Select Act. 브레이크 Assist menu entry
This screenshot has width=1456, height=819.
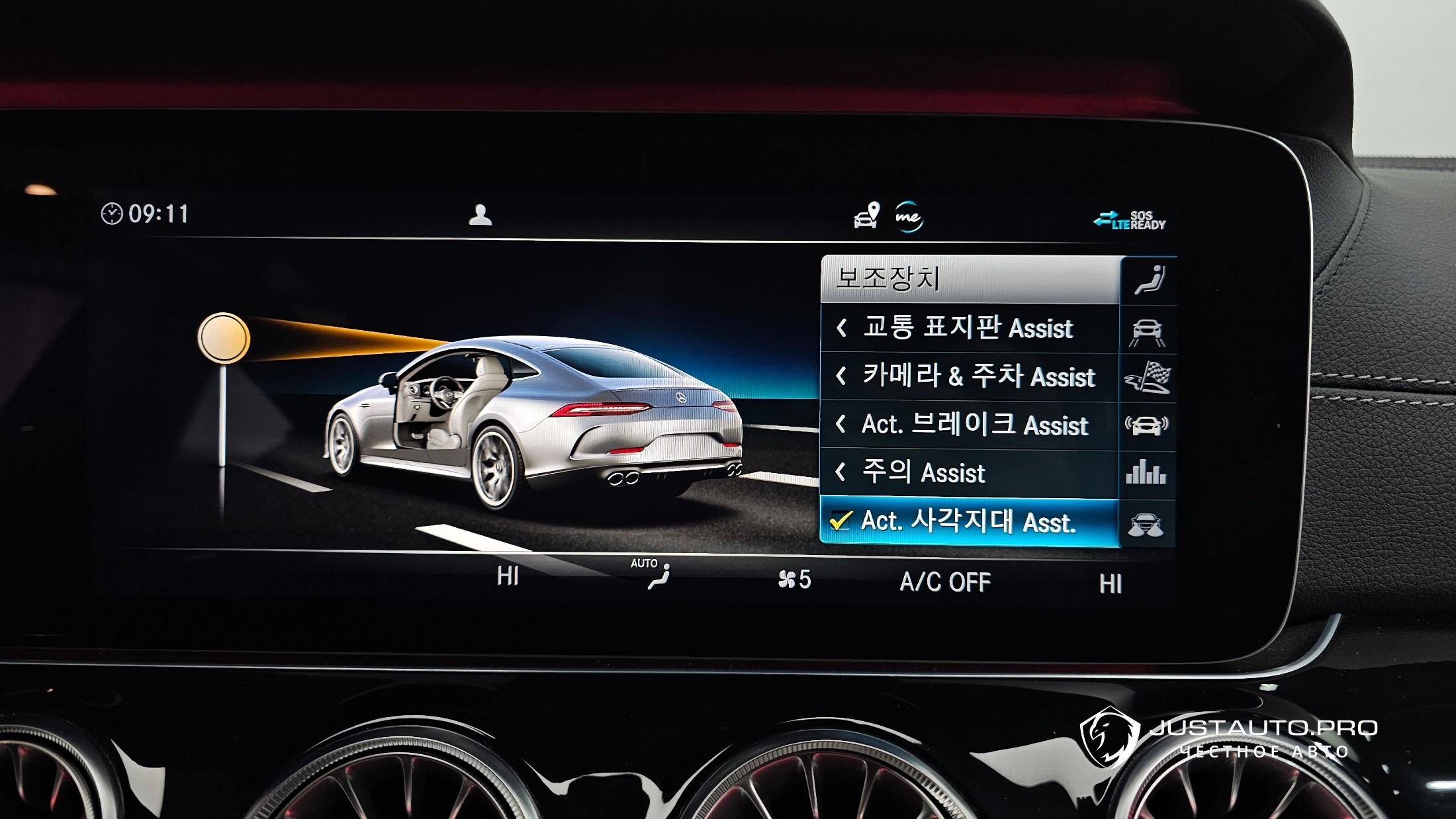click(x=969, y=425)
